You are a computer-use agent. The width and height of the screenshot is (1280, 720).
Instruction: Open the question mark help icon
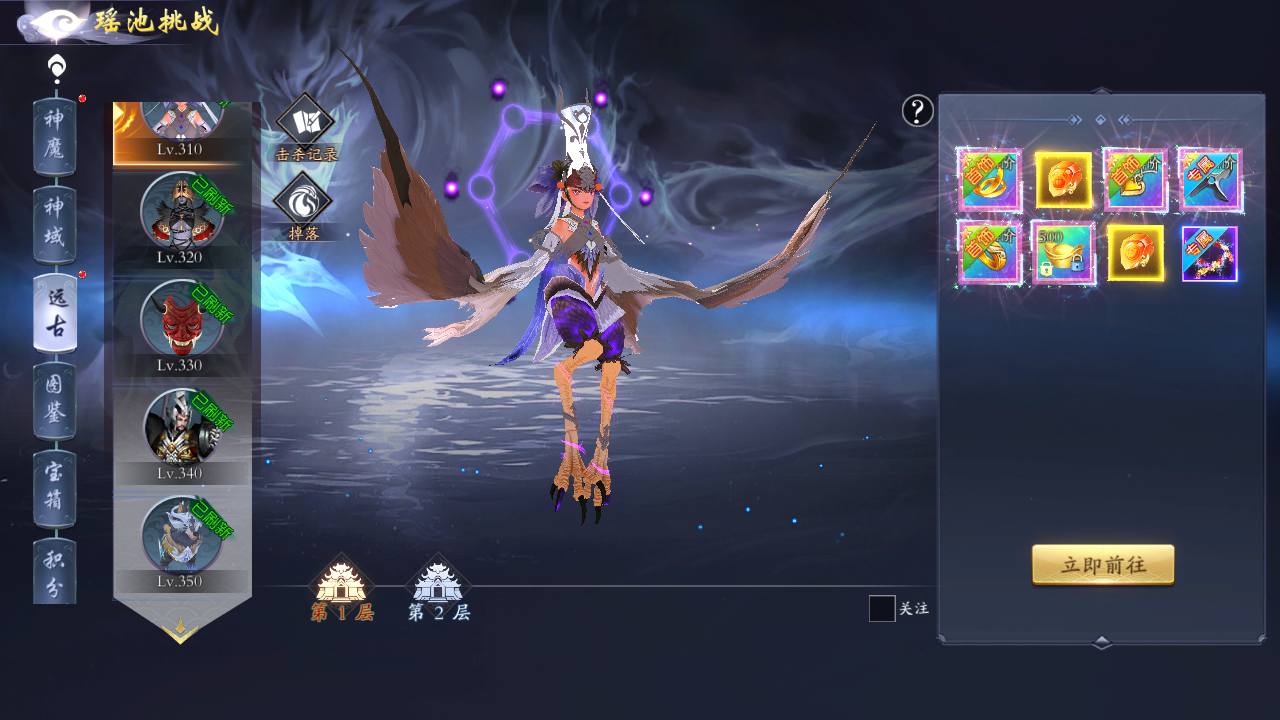click(918, 111)
